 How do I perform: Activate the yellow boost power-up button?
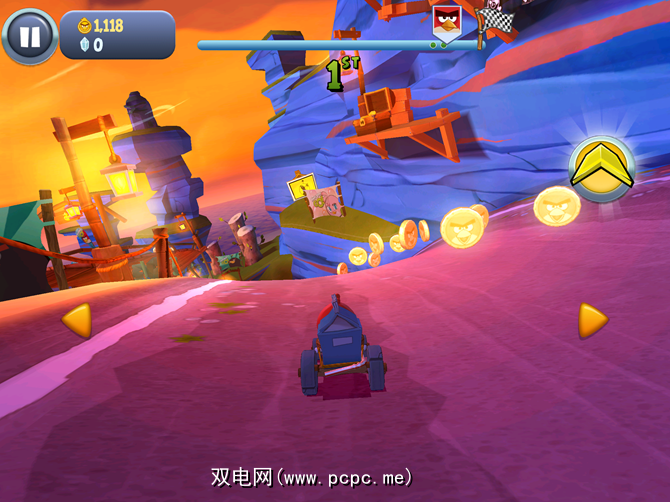tap(602, 168)
